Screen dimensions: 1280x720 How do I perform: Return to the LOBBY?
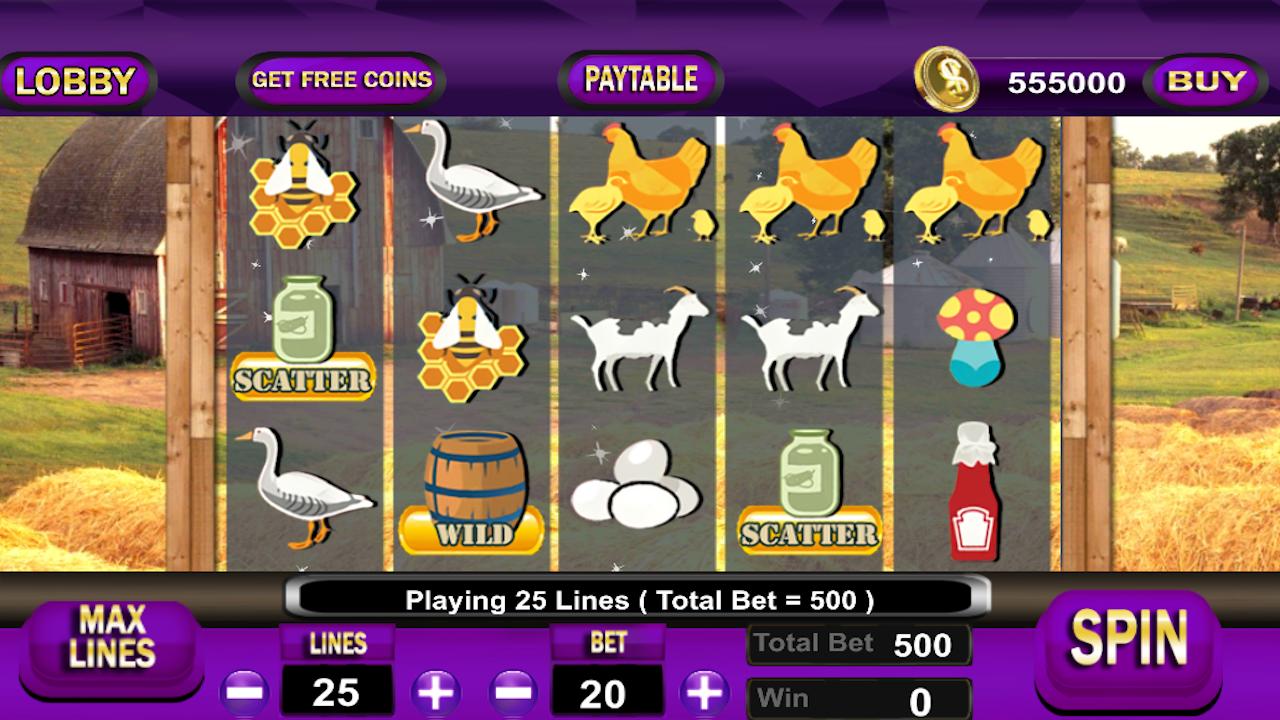pyautogui.click(x=73, y=78)
